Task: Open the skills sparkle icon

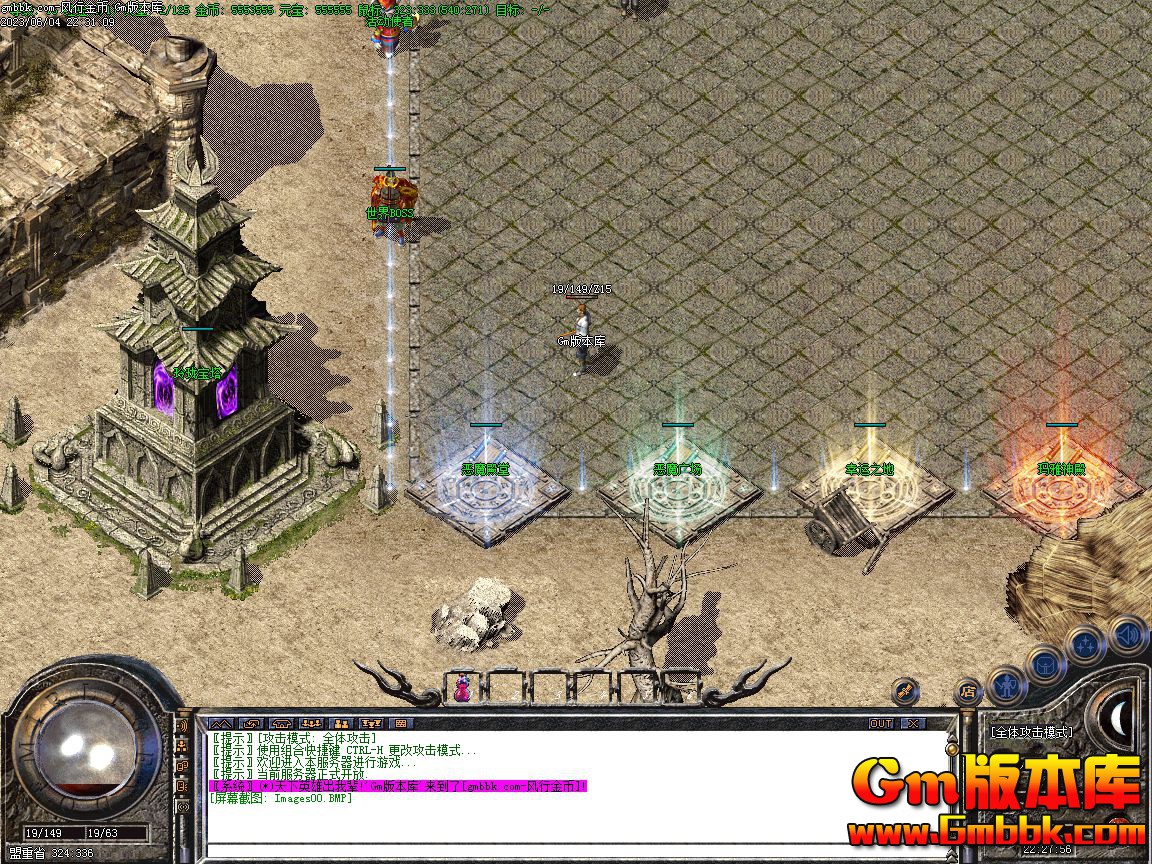Action: tap(1086, 645)
